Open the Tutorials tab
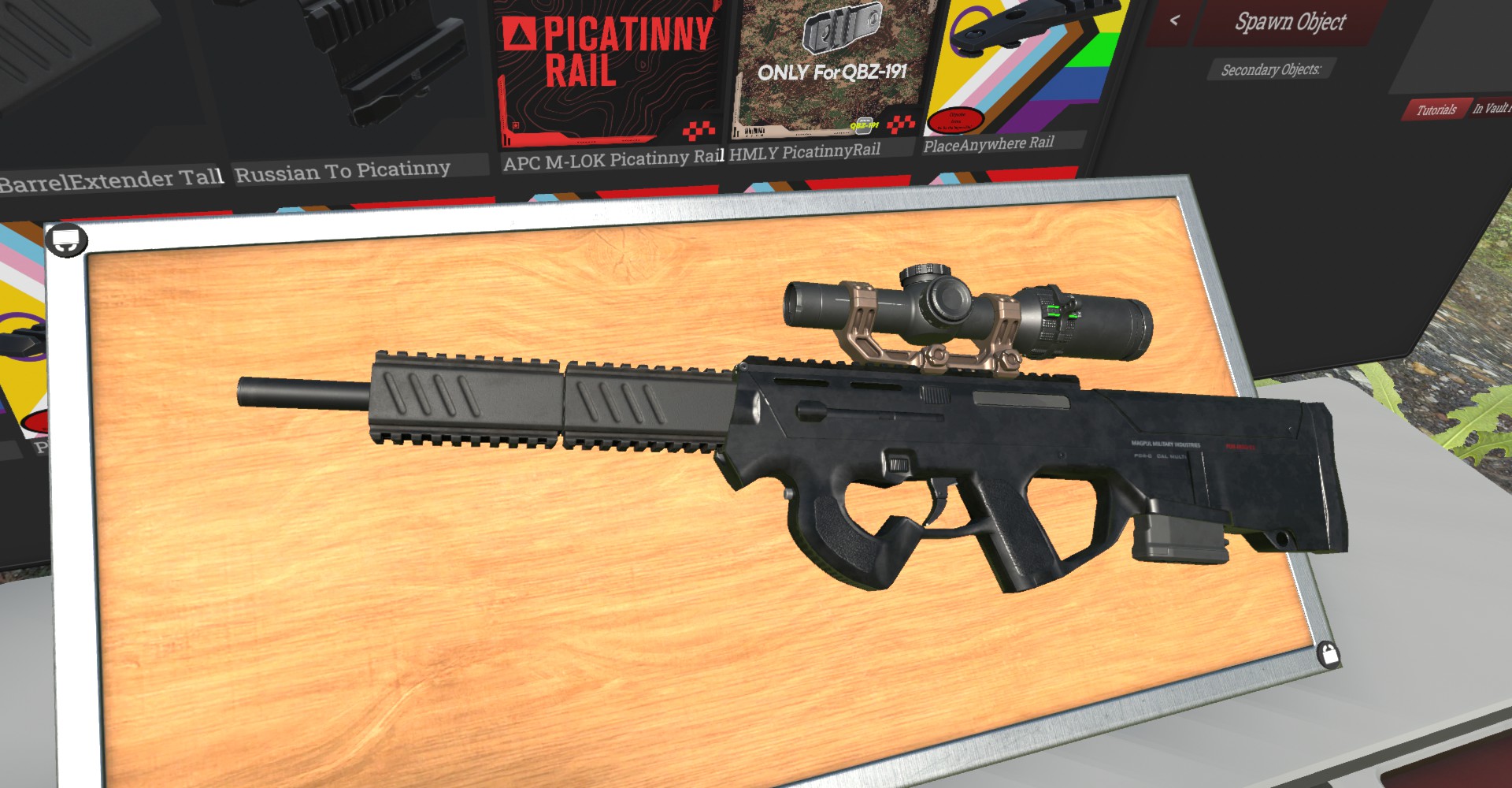 point(1436,110)
